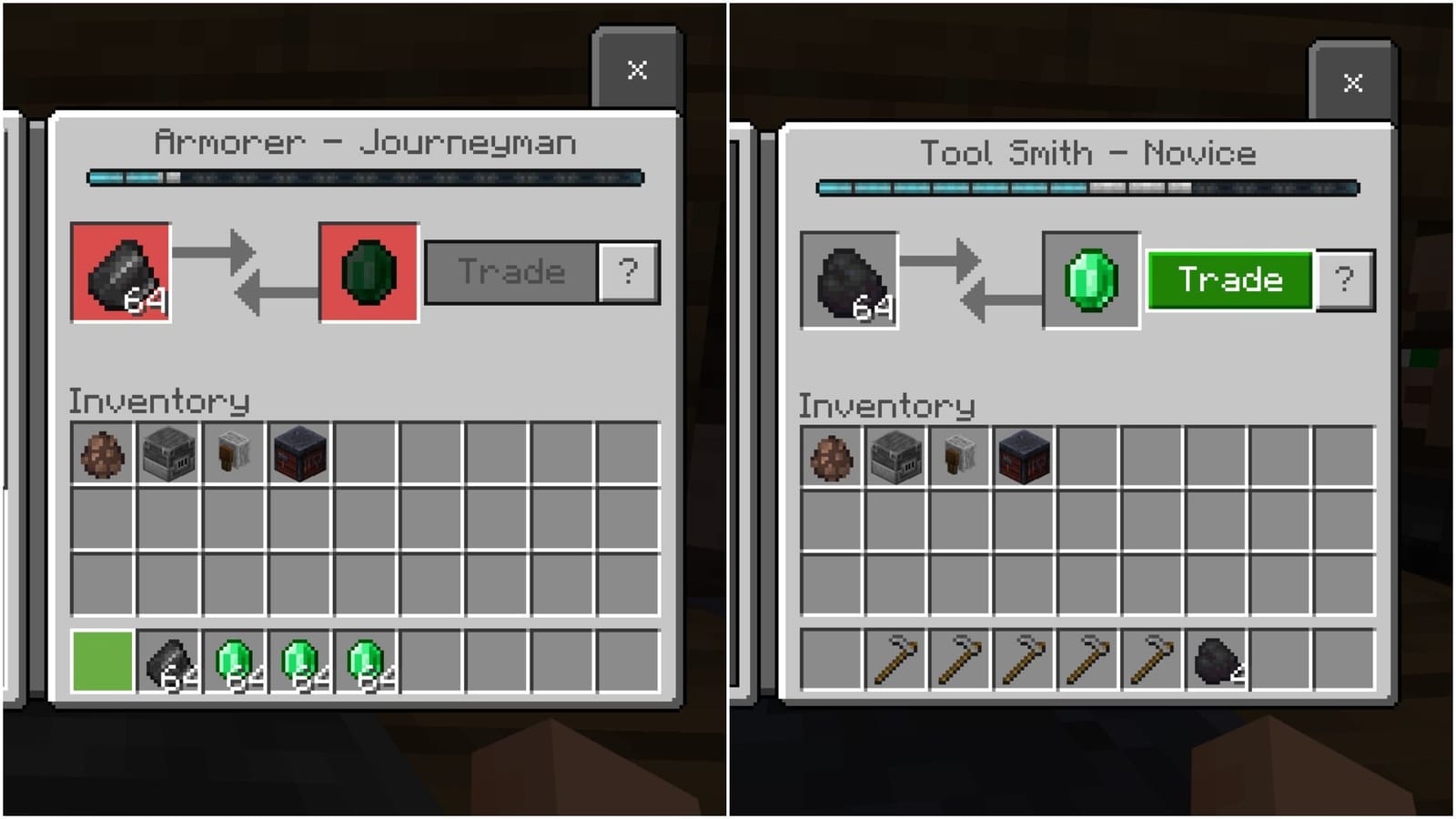This screenshot has height=819, width=1456.
Task: Select an emerald stack in the Armorer hotbar
Action: pyautogui.click(x=234, y=662)
